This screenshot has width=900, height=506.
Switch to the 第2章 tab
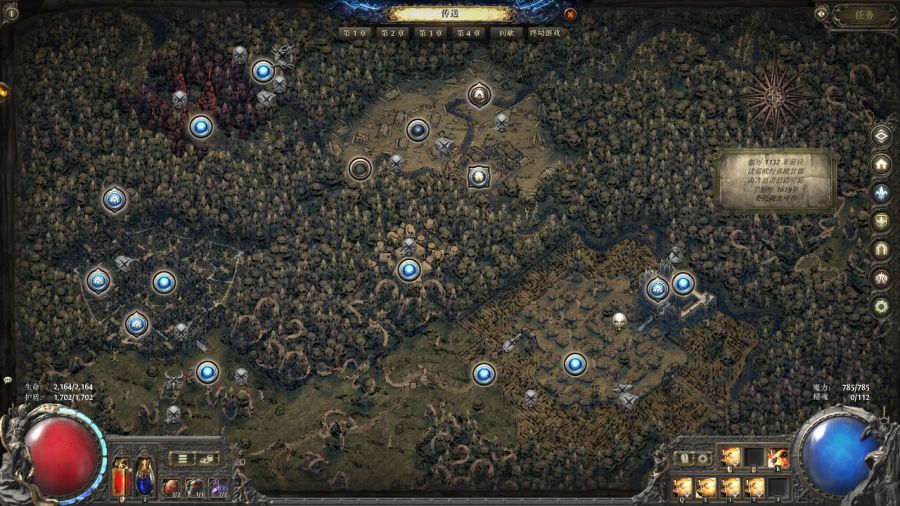pyautogui.click(x=391, y=33)
